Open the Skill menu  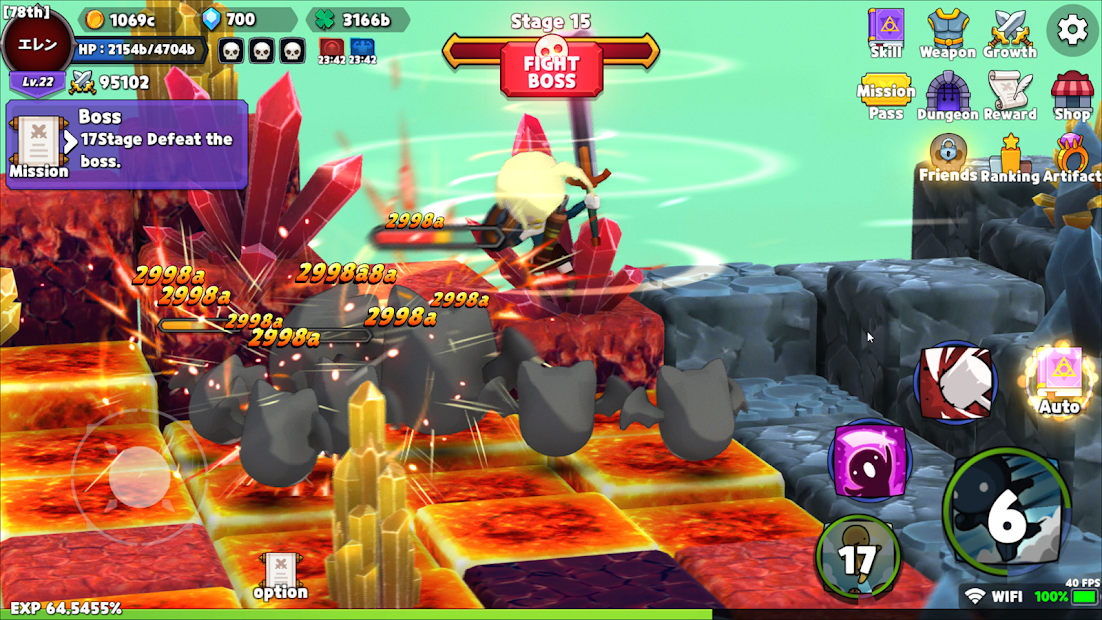885,32
